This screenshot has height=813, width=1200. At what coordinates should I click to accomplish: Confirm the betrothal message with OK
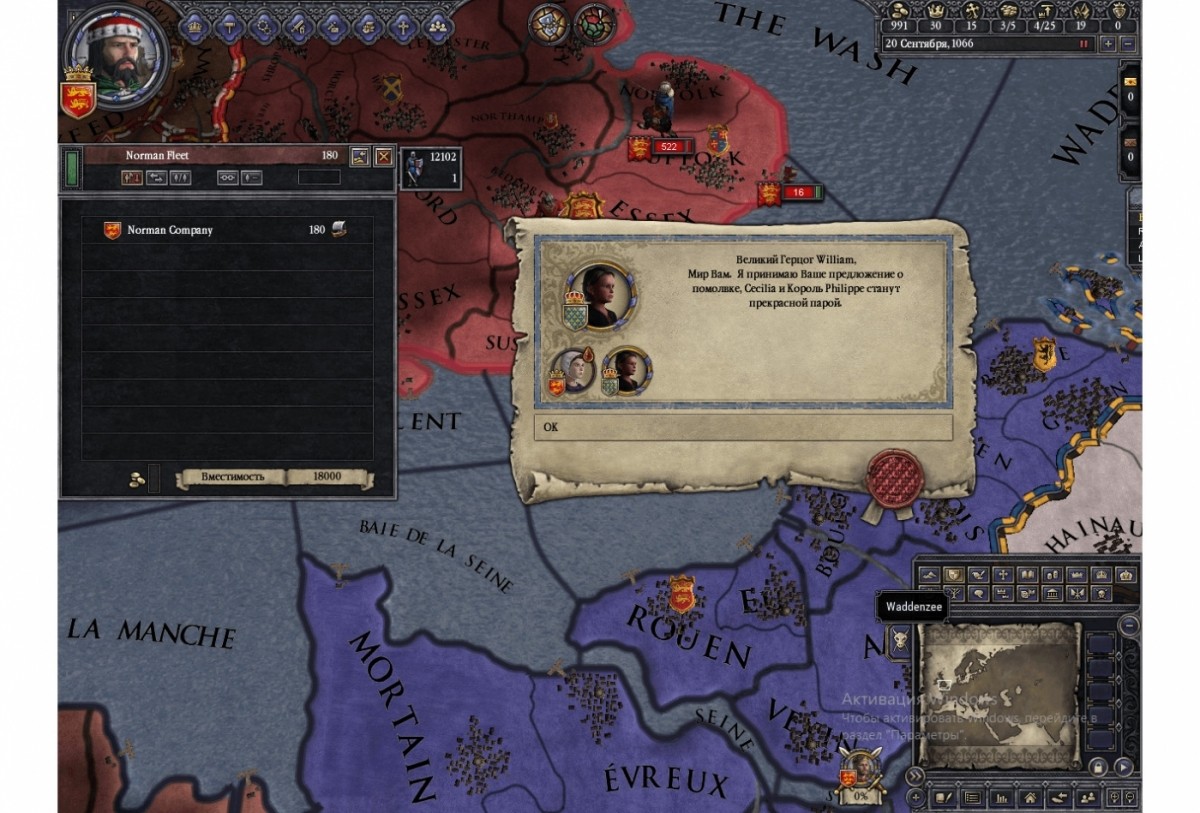coord(742,427)
